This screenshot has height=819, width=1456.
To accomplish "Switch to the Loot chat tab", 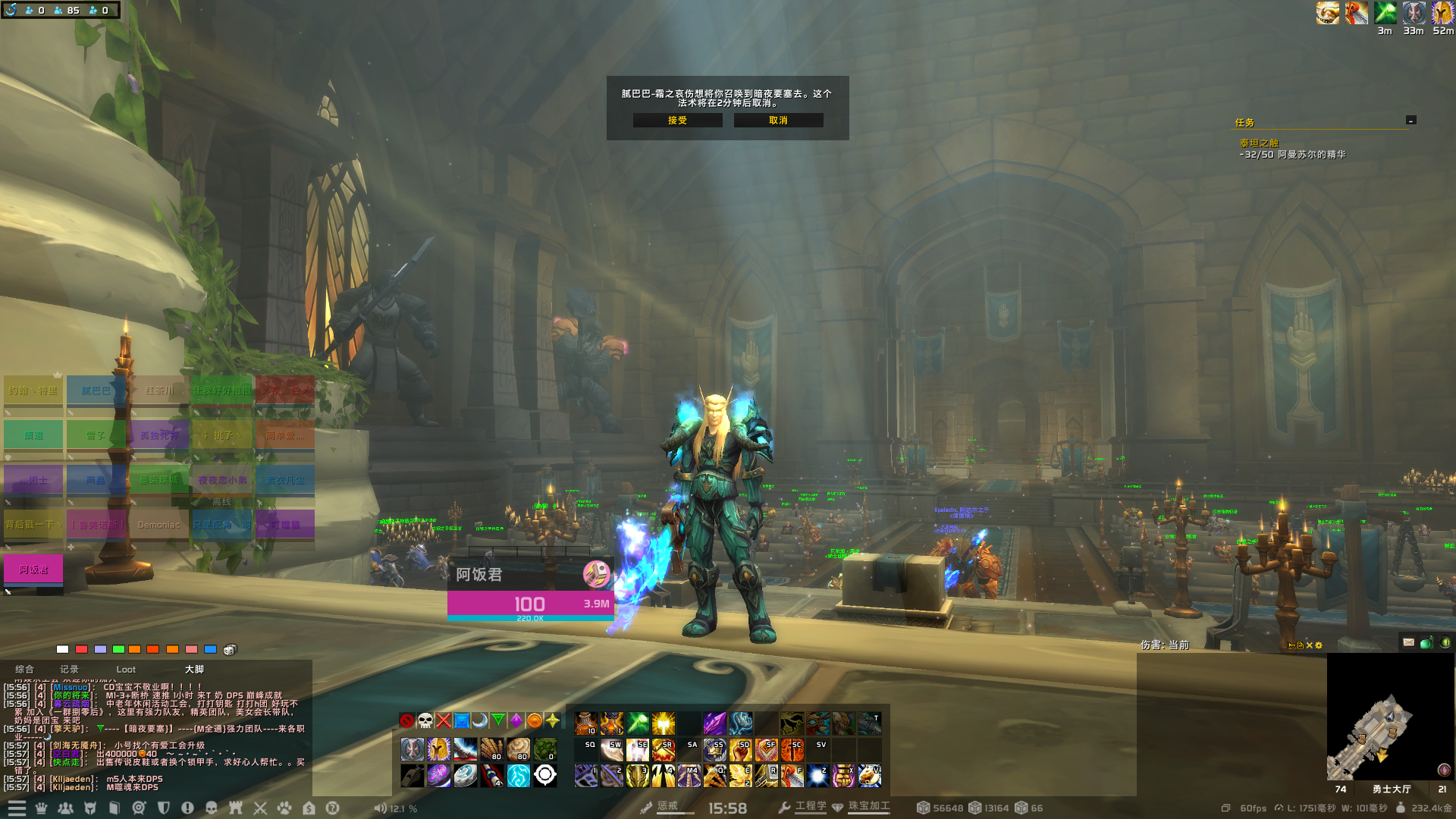I will tap(126, 670).
